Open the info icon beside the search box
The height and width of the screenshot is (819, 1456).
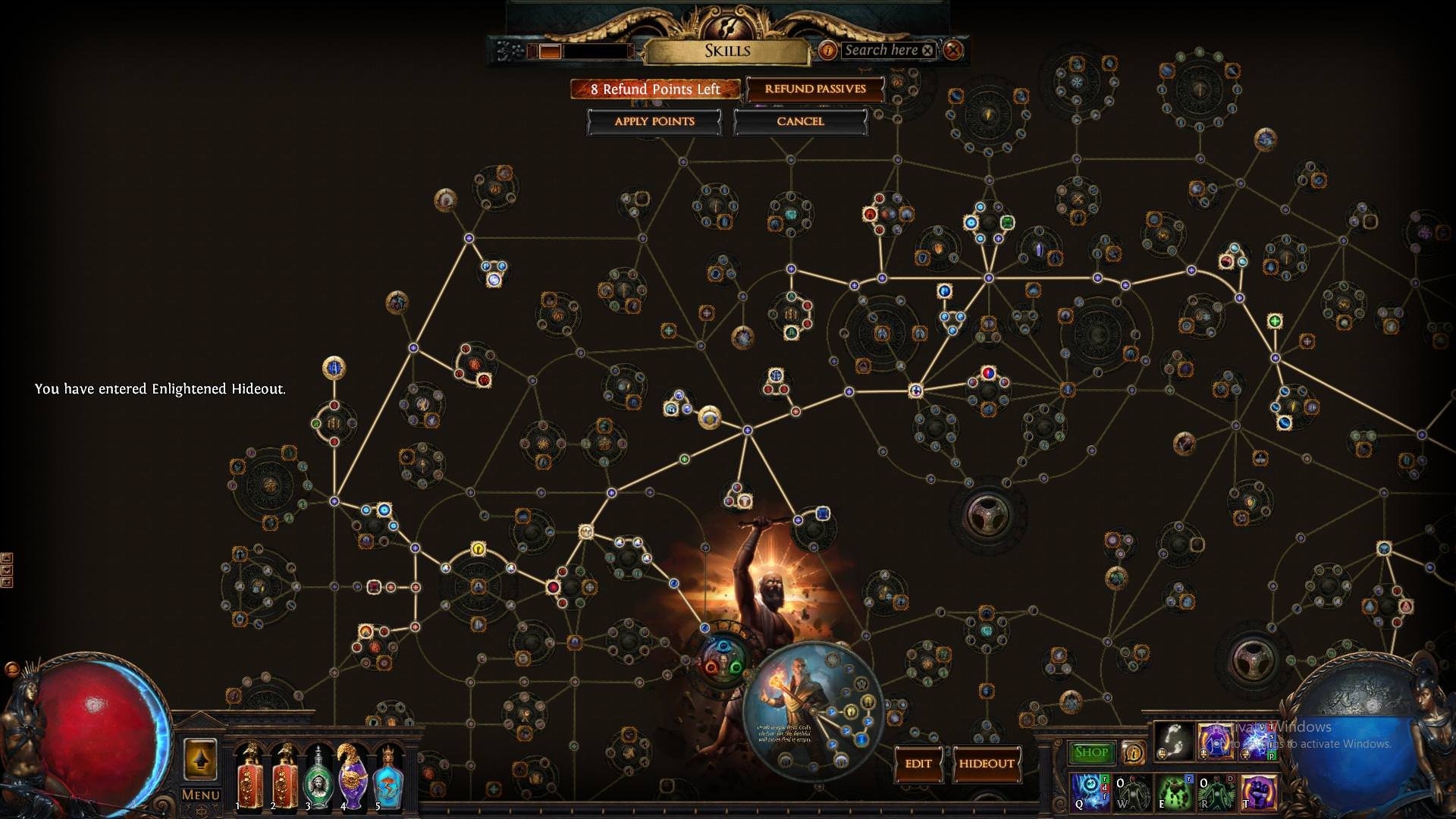pos(827,50)
